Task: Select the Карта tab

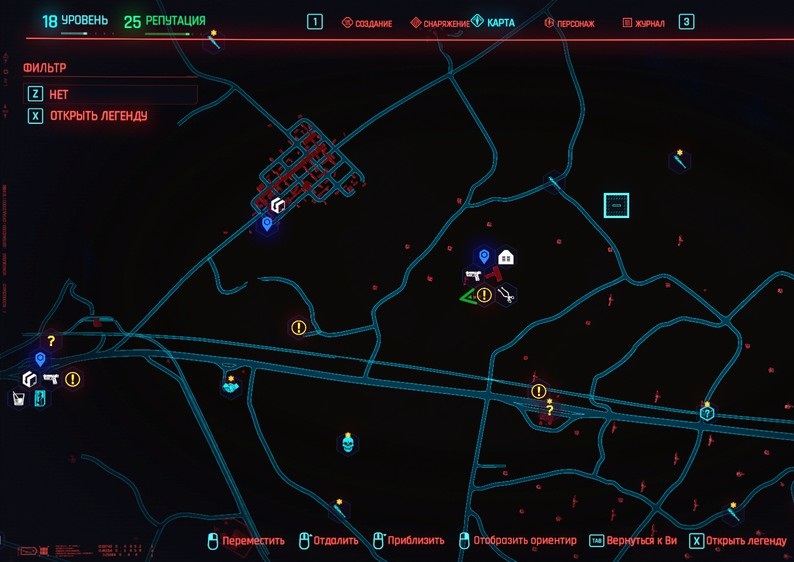Action: (493, 22)
